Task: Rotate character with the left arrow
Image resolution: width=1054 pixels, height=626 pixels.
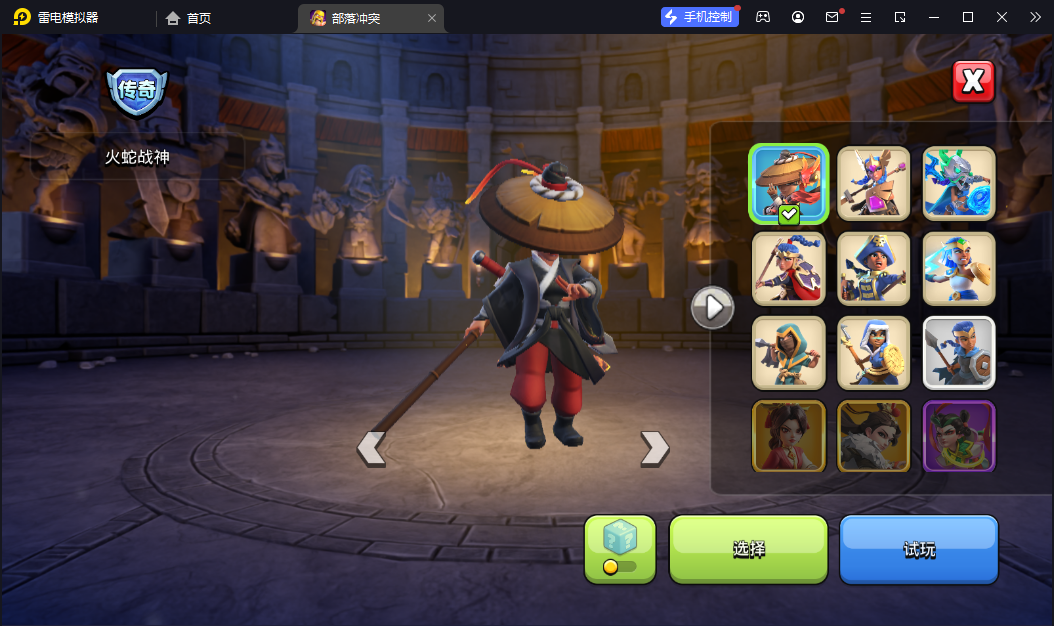Action: (371, 448)
